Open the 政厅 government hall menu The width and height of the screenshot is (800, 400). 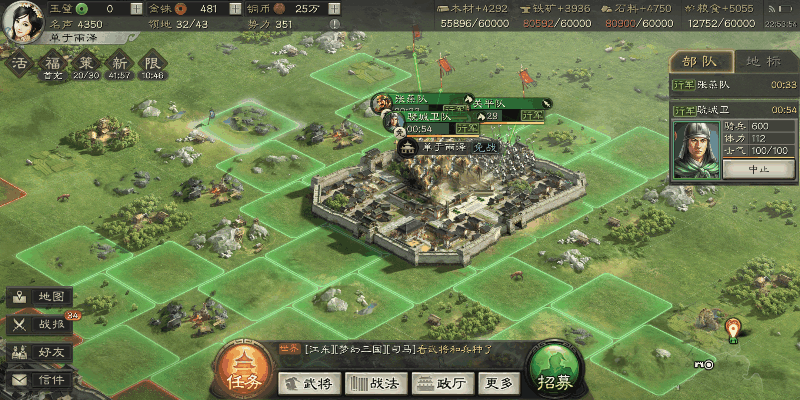439,383
